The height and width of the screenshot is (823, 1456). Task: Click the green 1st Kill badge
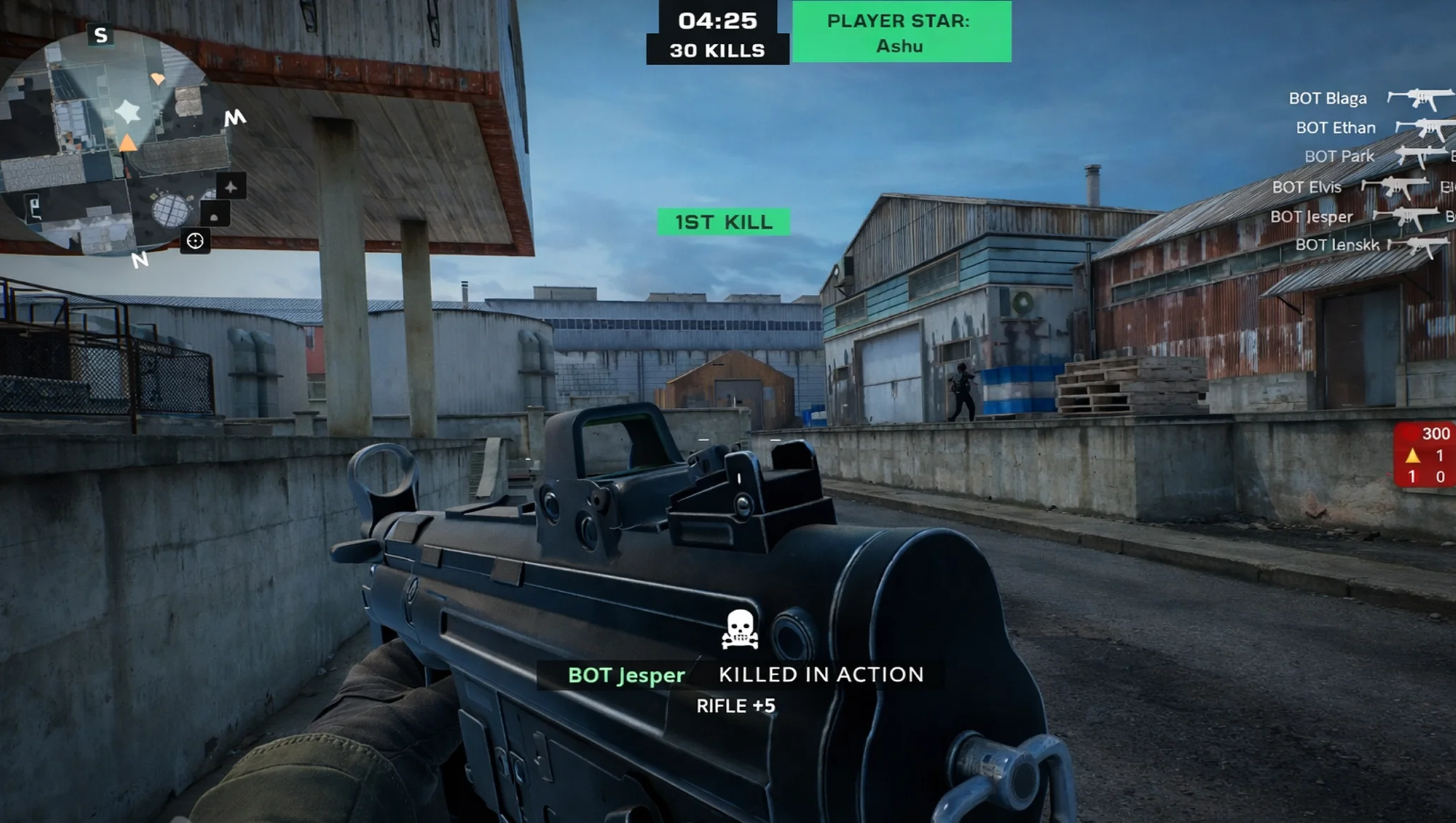tap(723, 222)
